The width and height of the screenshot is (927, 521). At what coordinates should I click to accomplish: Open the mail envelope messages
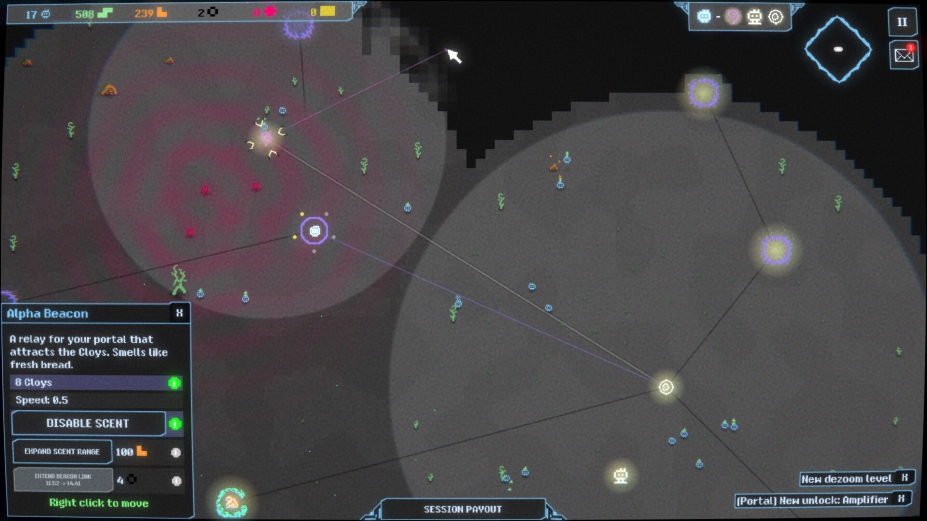click(x=903, y=55)
